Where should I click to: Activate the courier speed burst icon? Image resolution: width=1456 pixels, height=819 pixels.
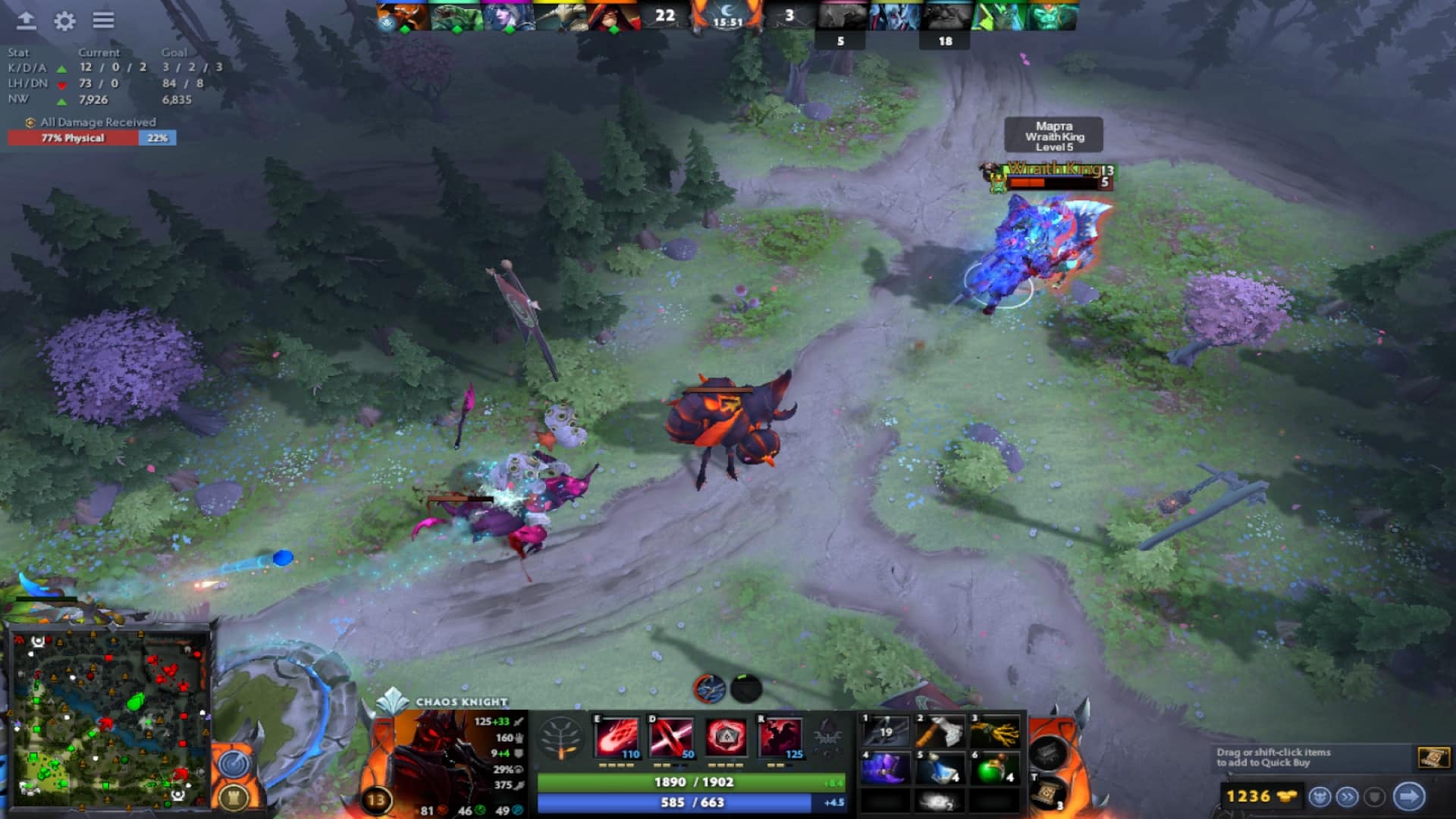[1346, 797]
